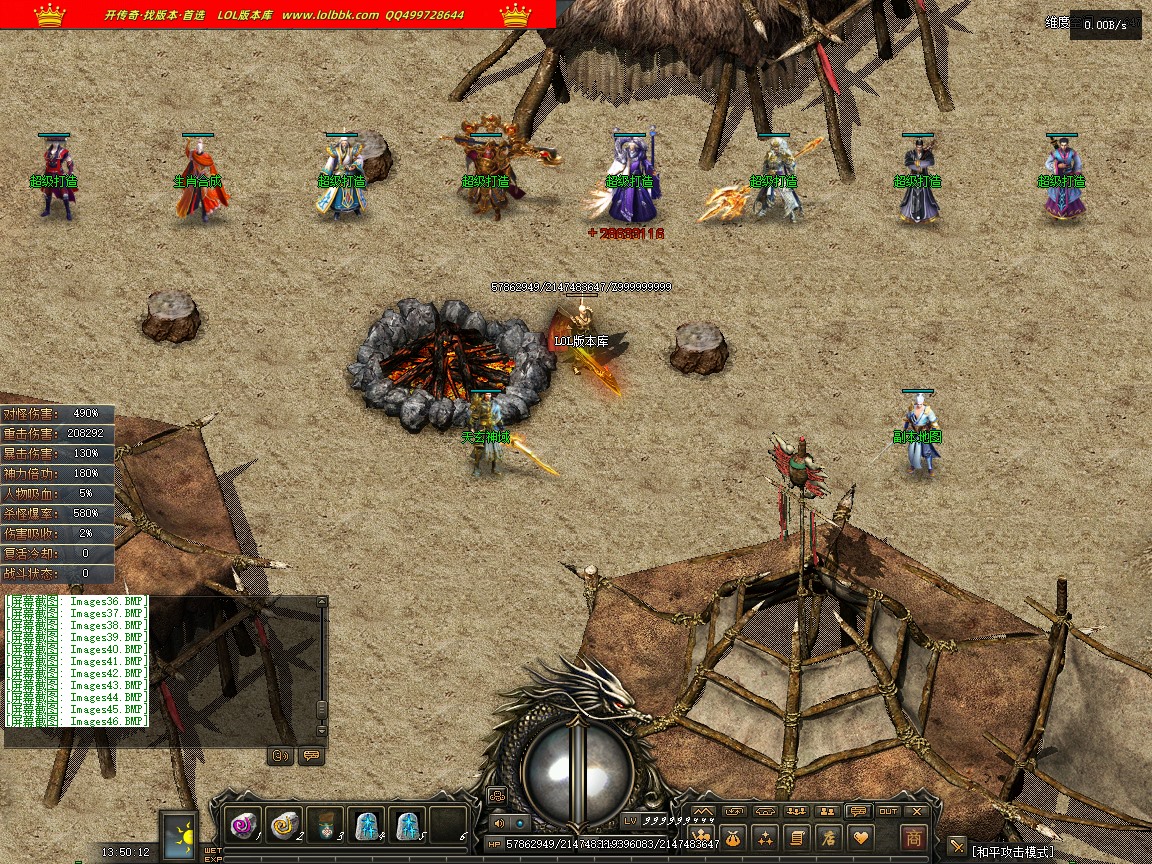
Task: Open the heart icon panel
Action: [x=859, y=838]
